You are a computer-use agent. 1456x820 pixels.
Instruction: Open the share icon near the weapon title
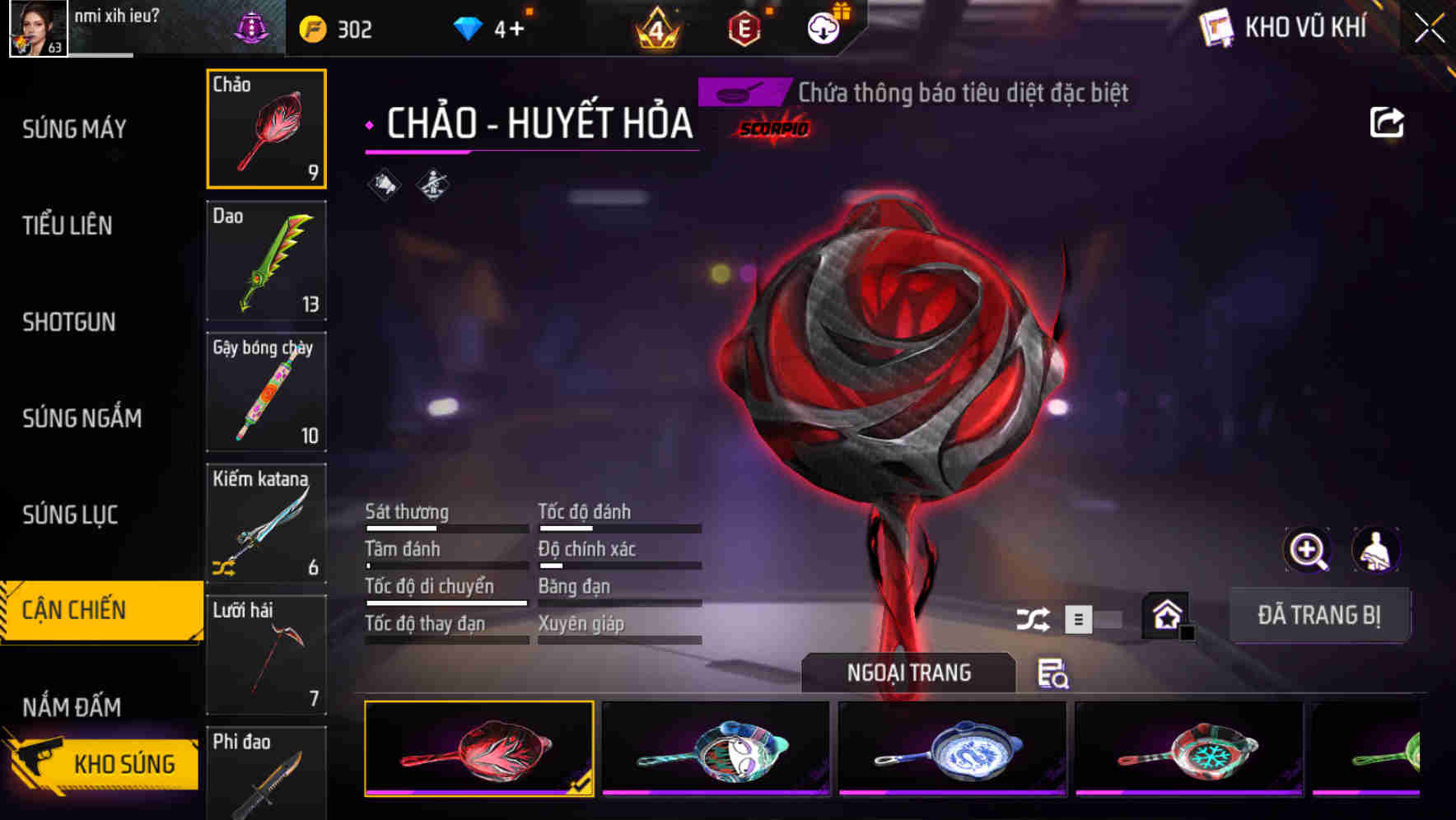click(x=1388, y=121)
